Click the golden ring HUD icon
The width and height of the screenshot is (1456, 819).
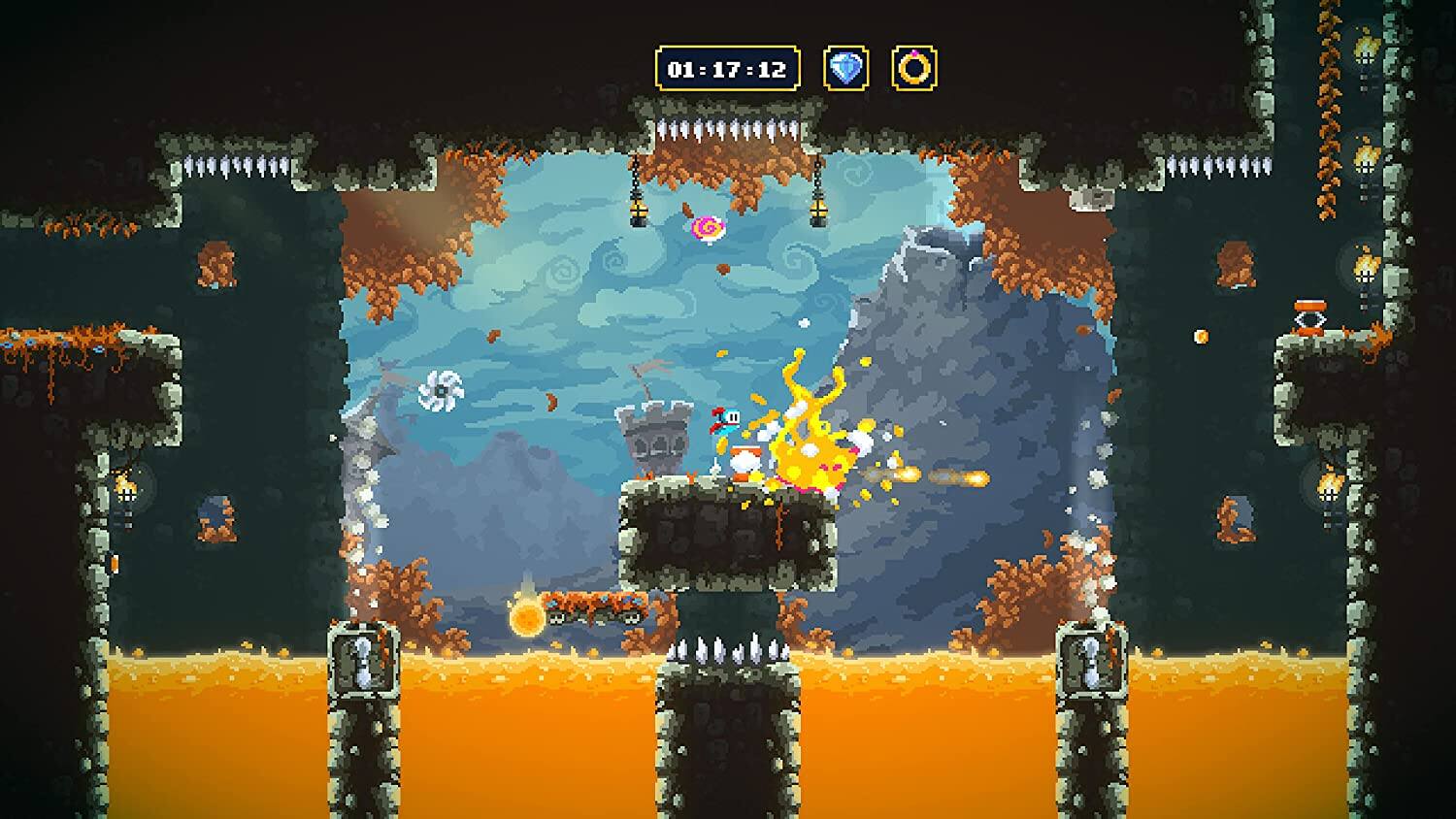[x=913, y=66]
